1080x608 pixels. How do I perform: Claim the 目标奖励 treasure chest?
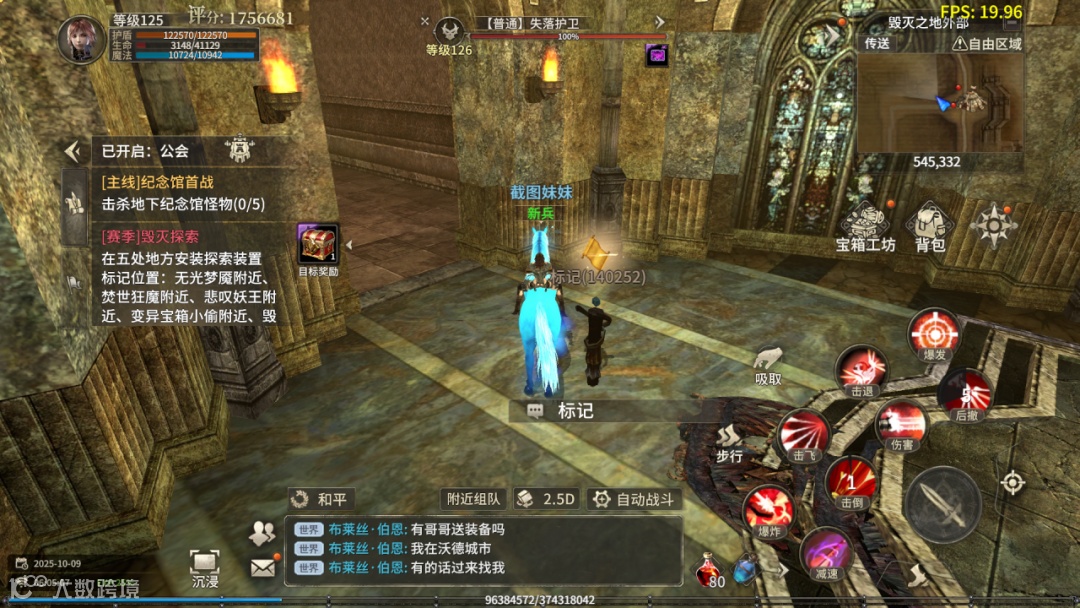pyautogui.click(x=318, y=245)
